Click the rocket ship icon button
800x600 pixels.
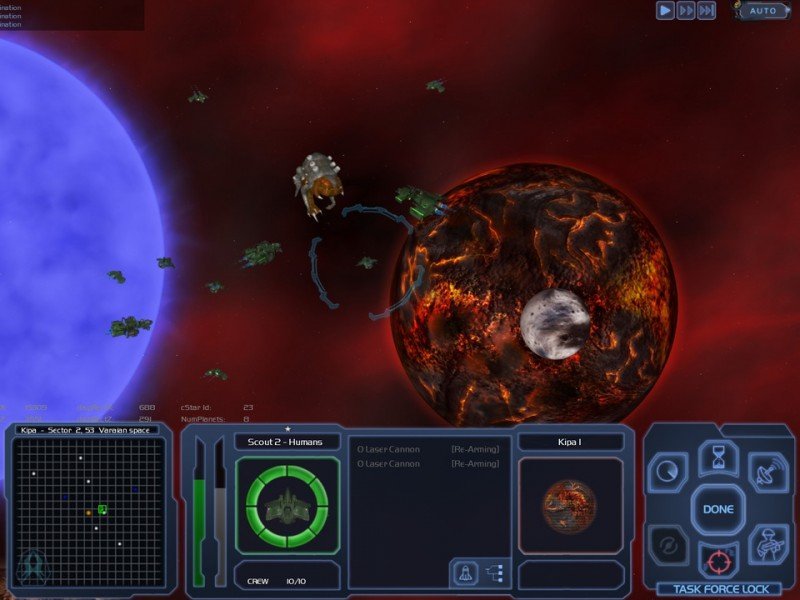click(465, 573)
